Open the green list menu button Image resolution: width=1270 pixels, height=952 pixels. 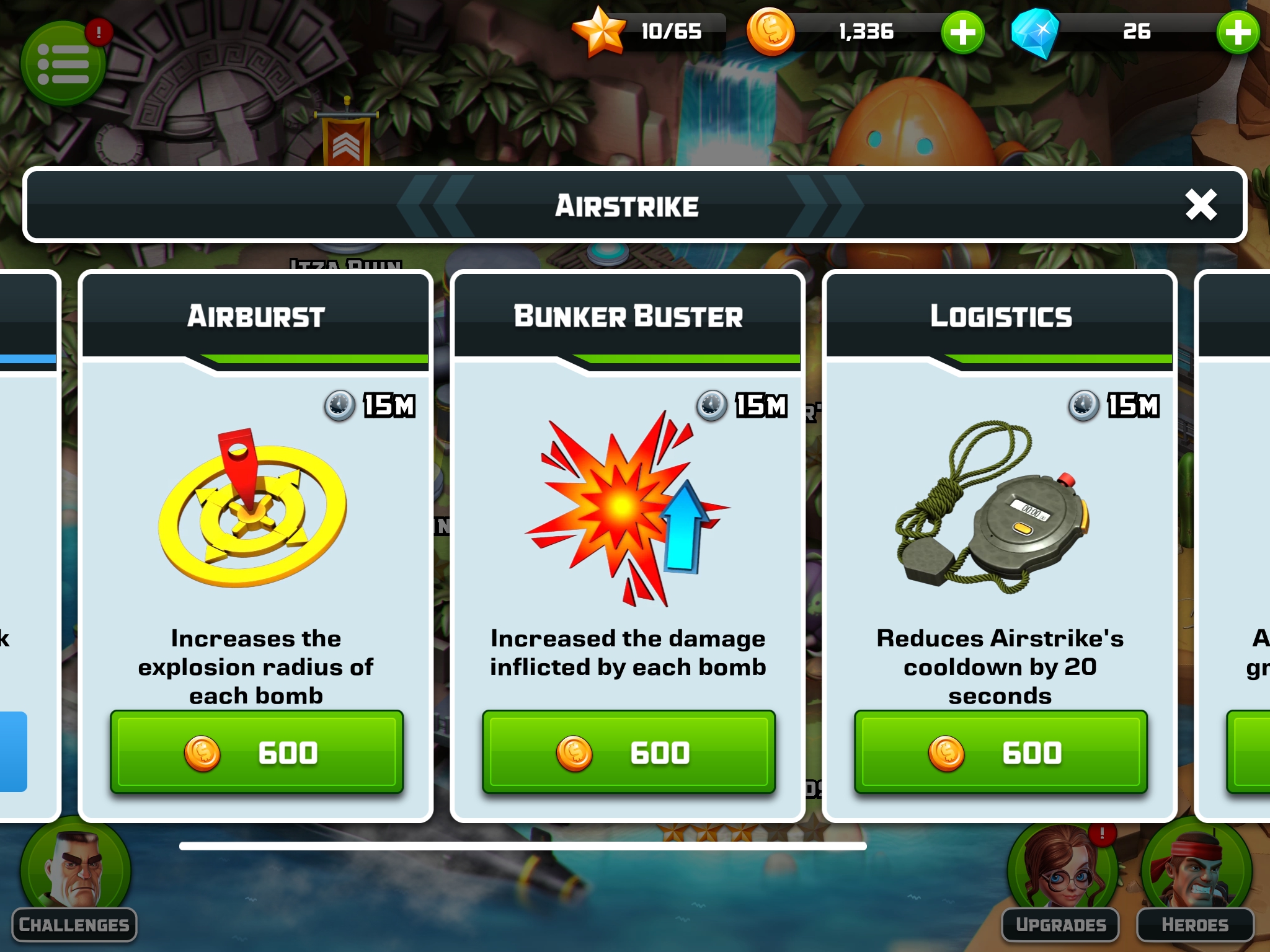63,63
